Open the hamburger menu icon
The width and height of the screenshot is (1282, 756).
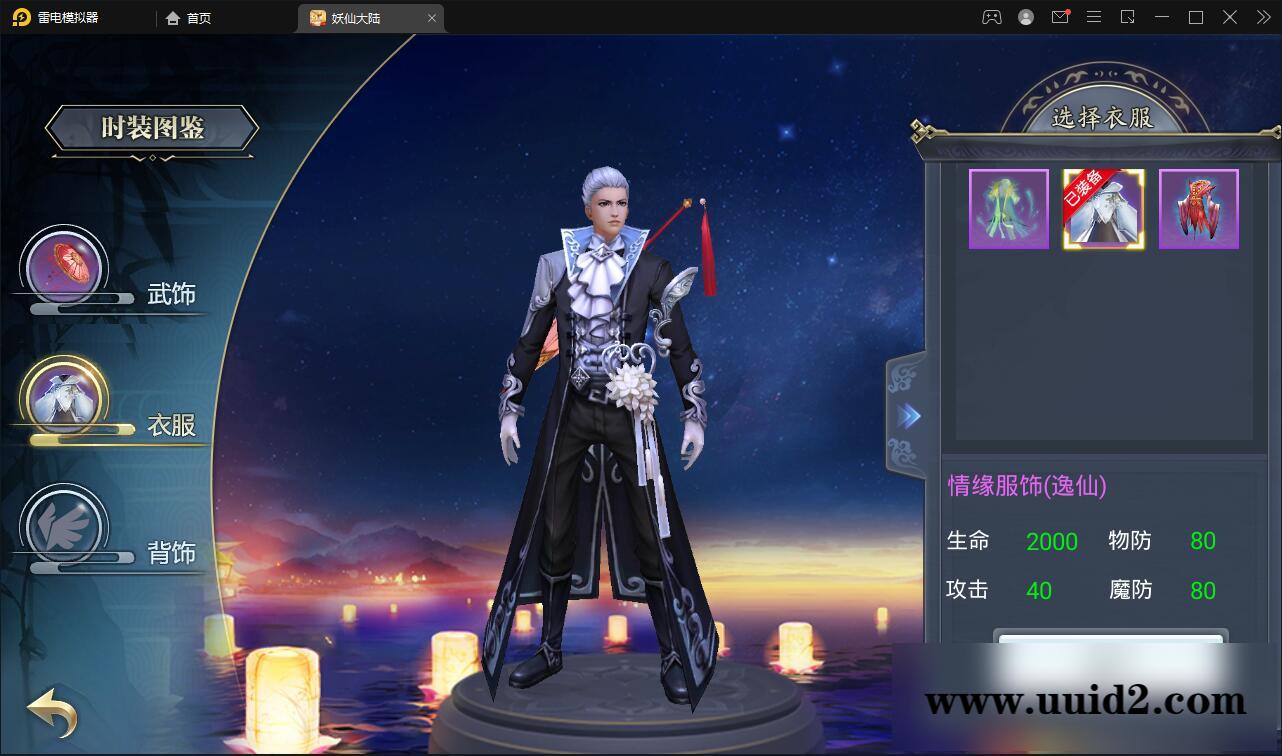tap(1094, 17)
